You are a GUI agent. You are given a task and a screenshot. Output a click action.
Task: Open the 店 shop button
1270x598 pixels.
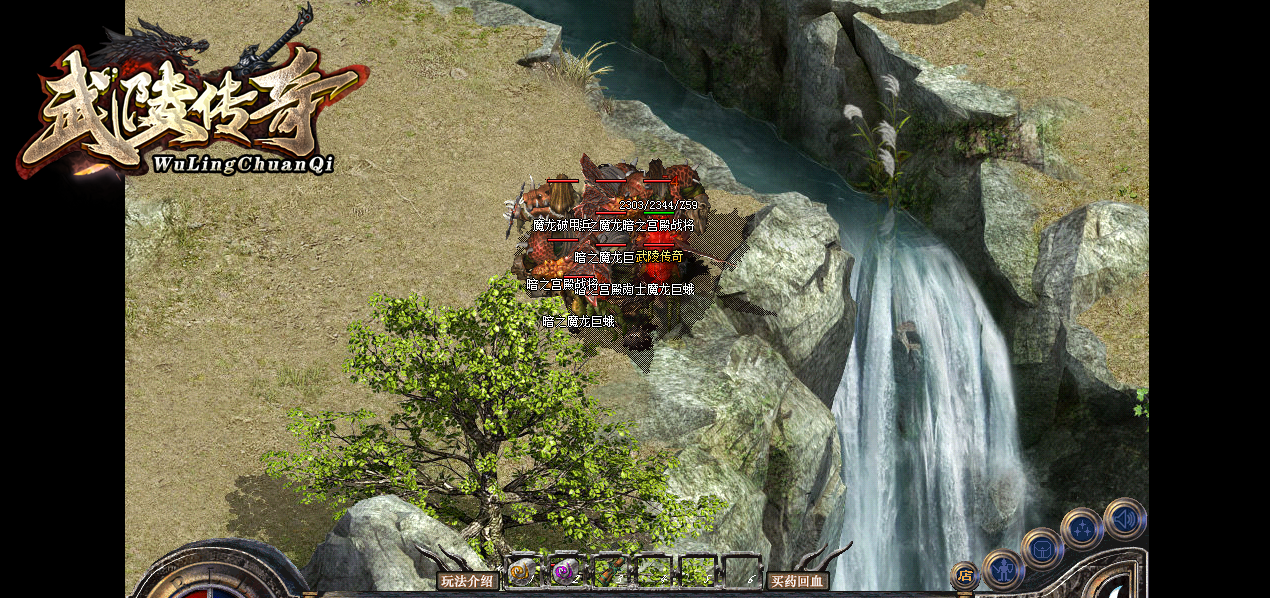pyautogui.click(x=964, y=575)
